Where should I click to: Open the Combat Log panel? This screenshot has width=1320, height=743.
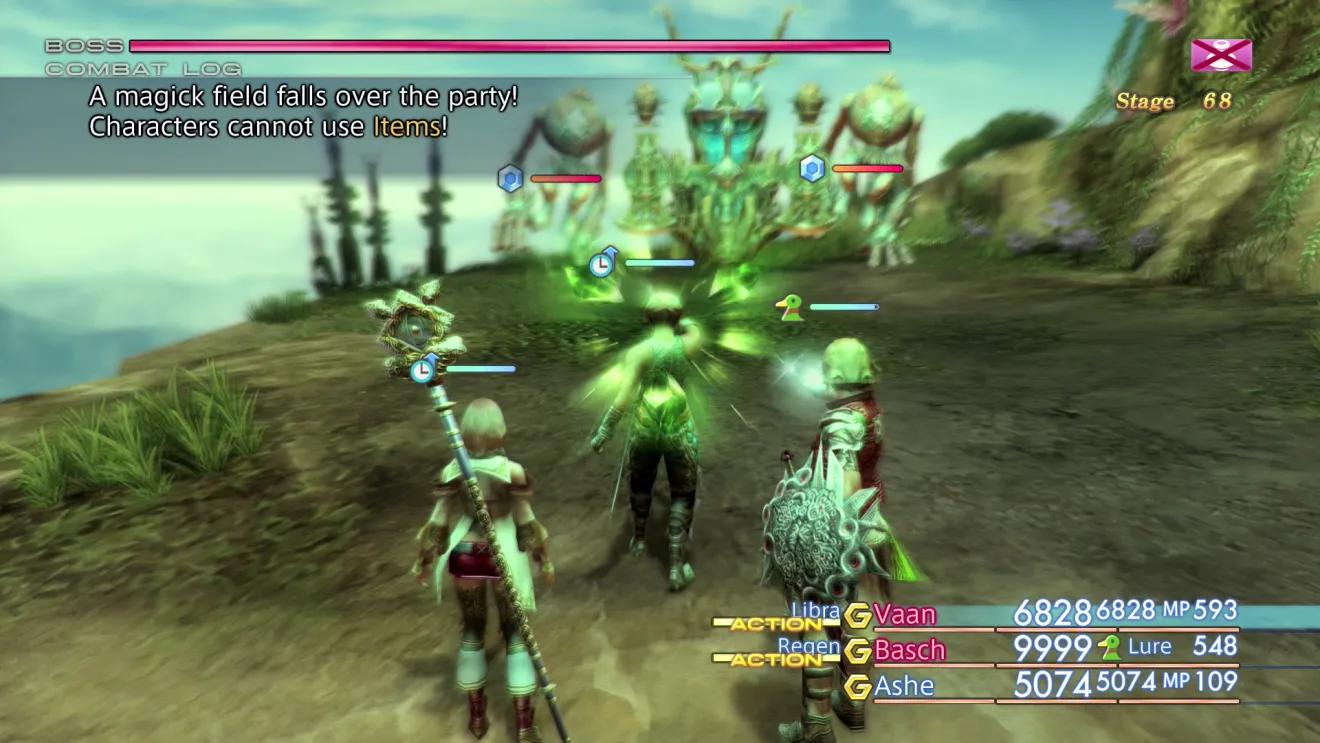tap(143, 69)
